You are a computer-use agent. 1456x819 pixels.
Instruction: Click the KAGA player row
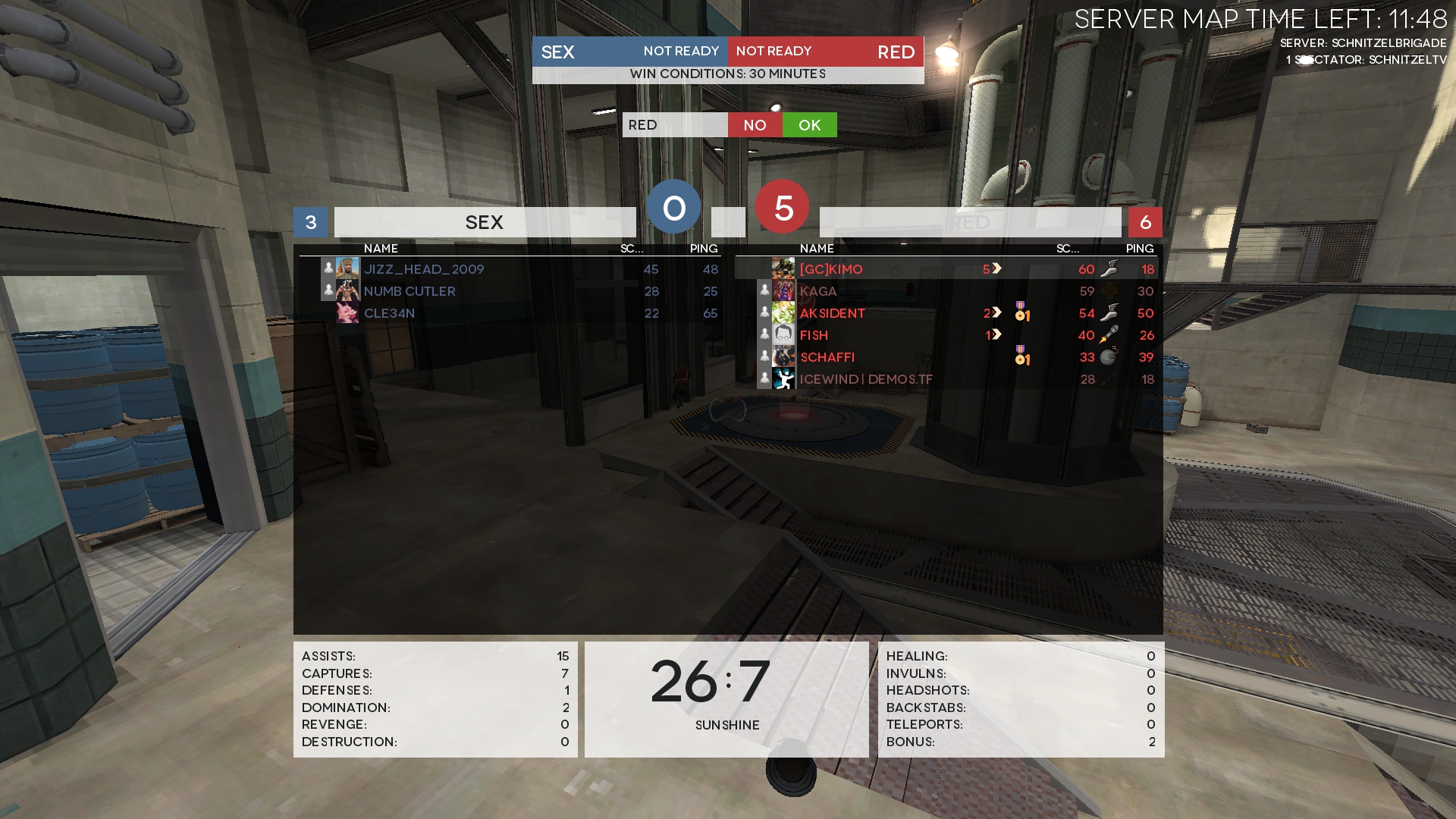[818, 291]
